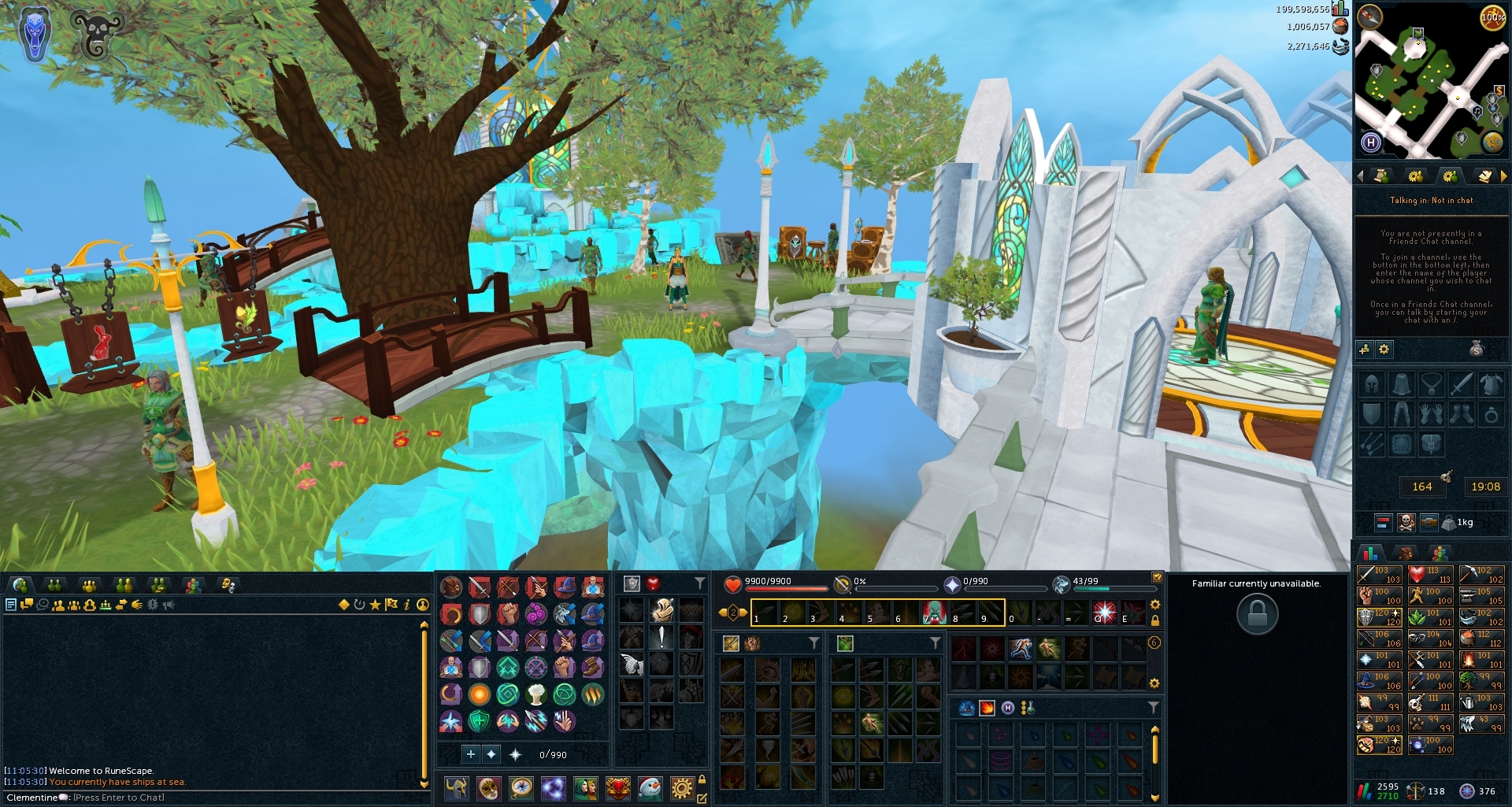This screenshot has height=807, width=1512.
Task: Open the Powers sparkles icon on the ribbon
Action: pos(553,788)
